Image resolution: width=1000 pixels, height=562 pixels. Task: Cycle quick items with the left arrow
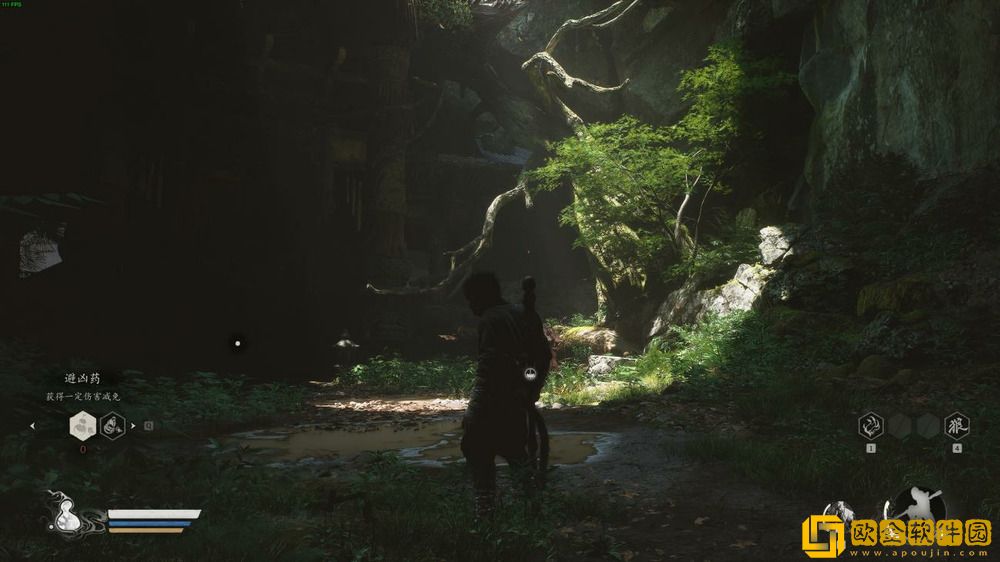coord(33,426)
